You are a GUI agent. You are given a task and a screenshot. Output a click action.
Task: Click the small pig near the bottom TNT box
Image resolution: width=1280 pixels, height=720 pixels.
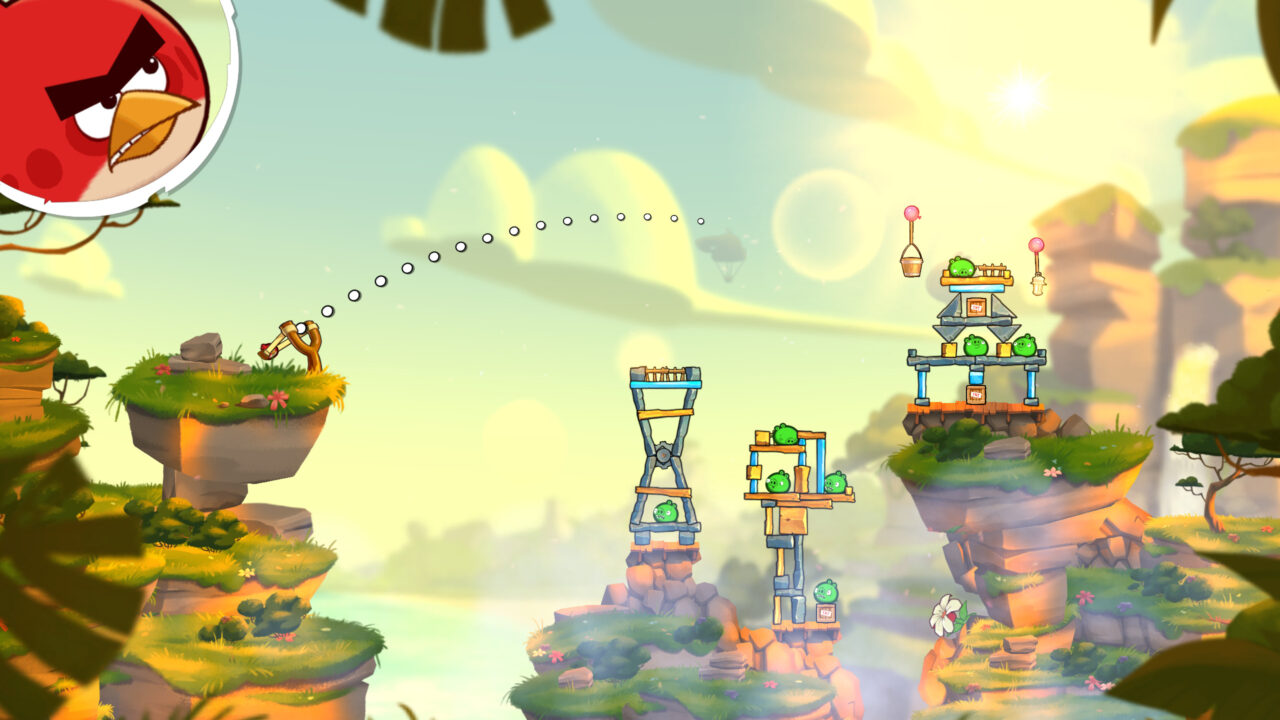[x=825, y=588]
